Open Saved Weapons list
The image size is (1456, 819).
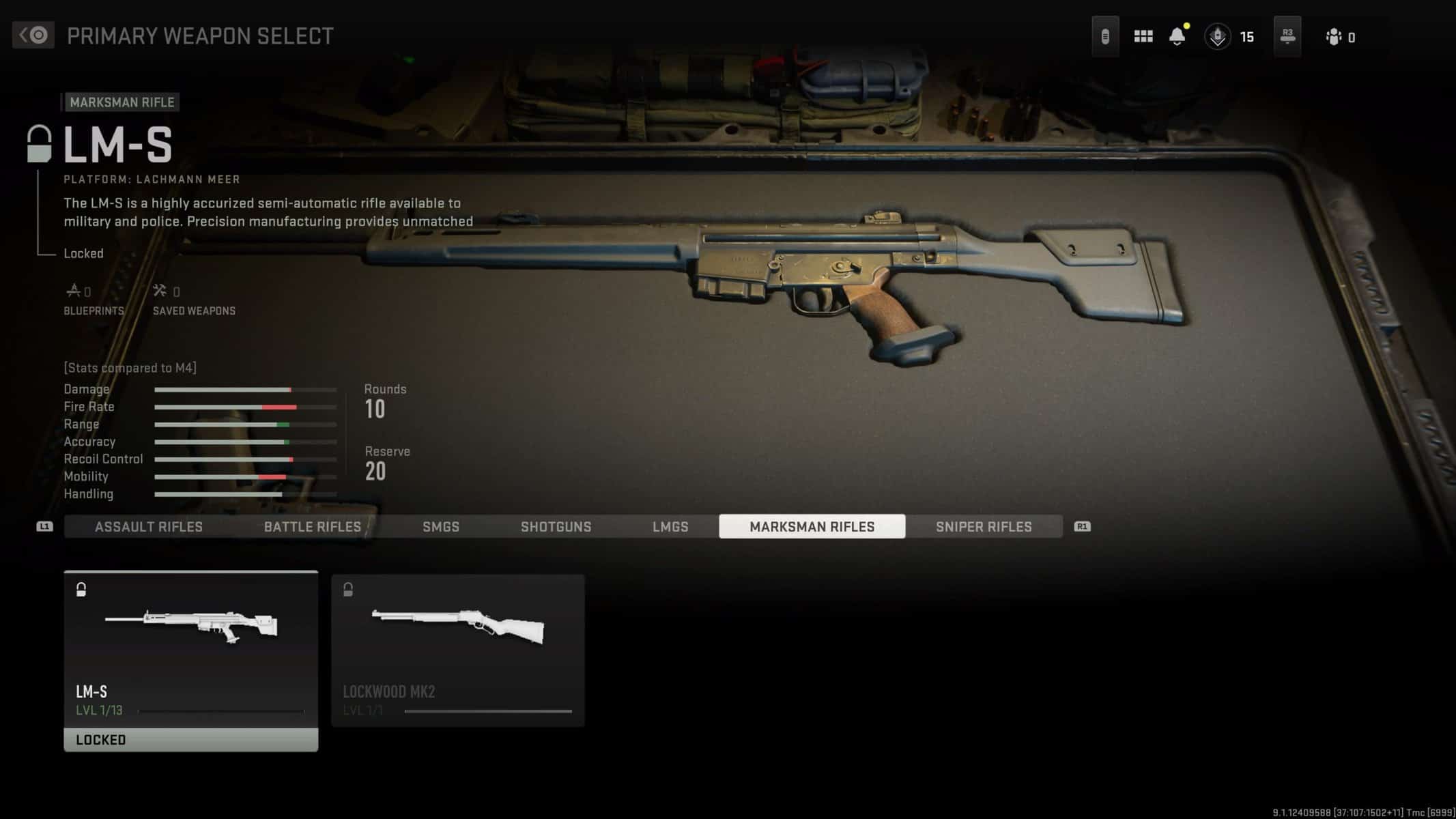[193, 300]
